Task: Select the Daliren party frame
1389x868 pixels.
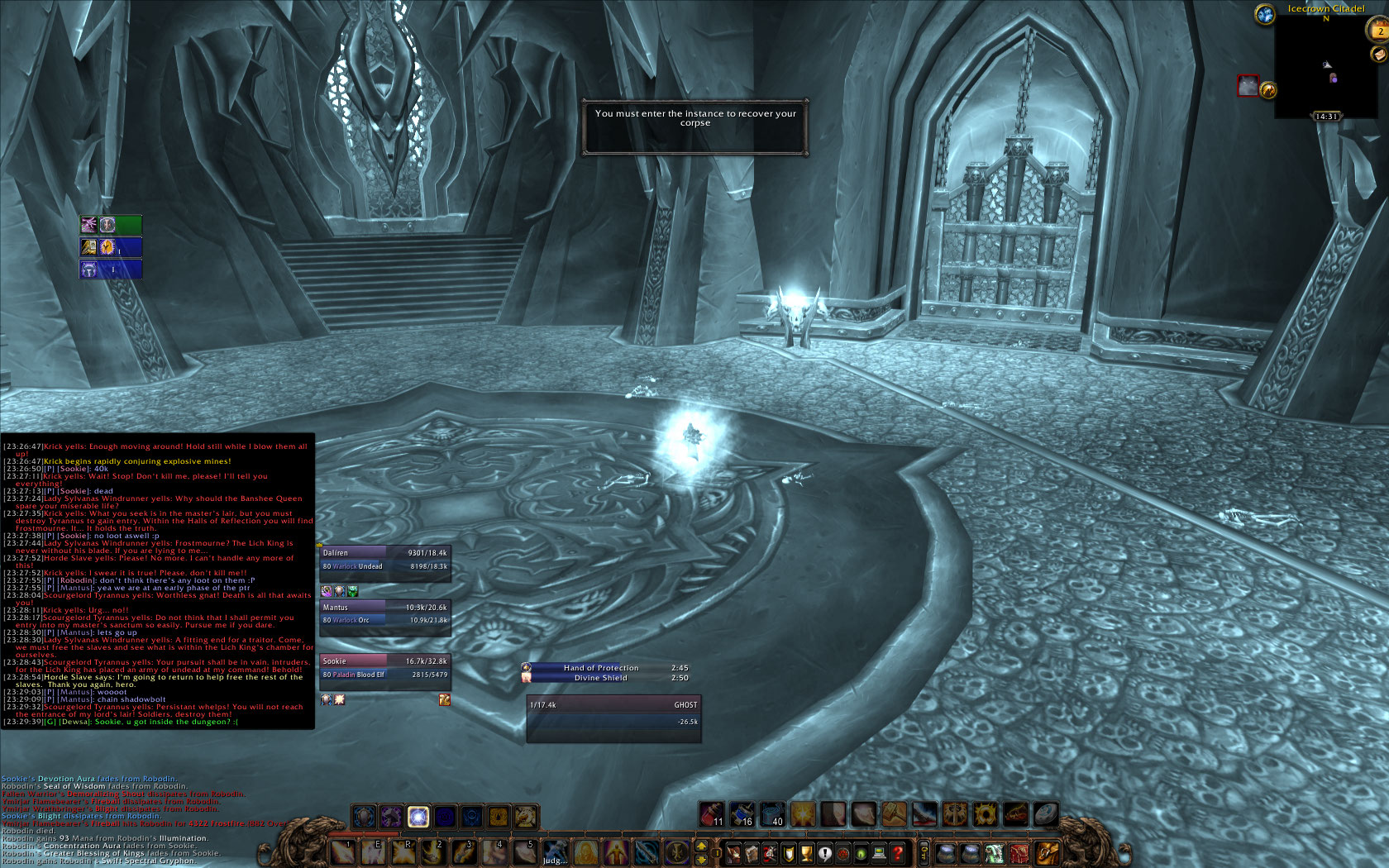Action: (384, 560)
